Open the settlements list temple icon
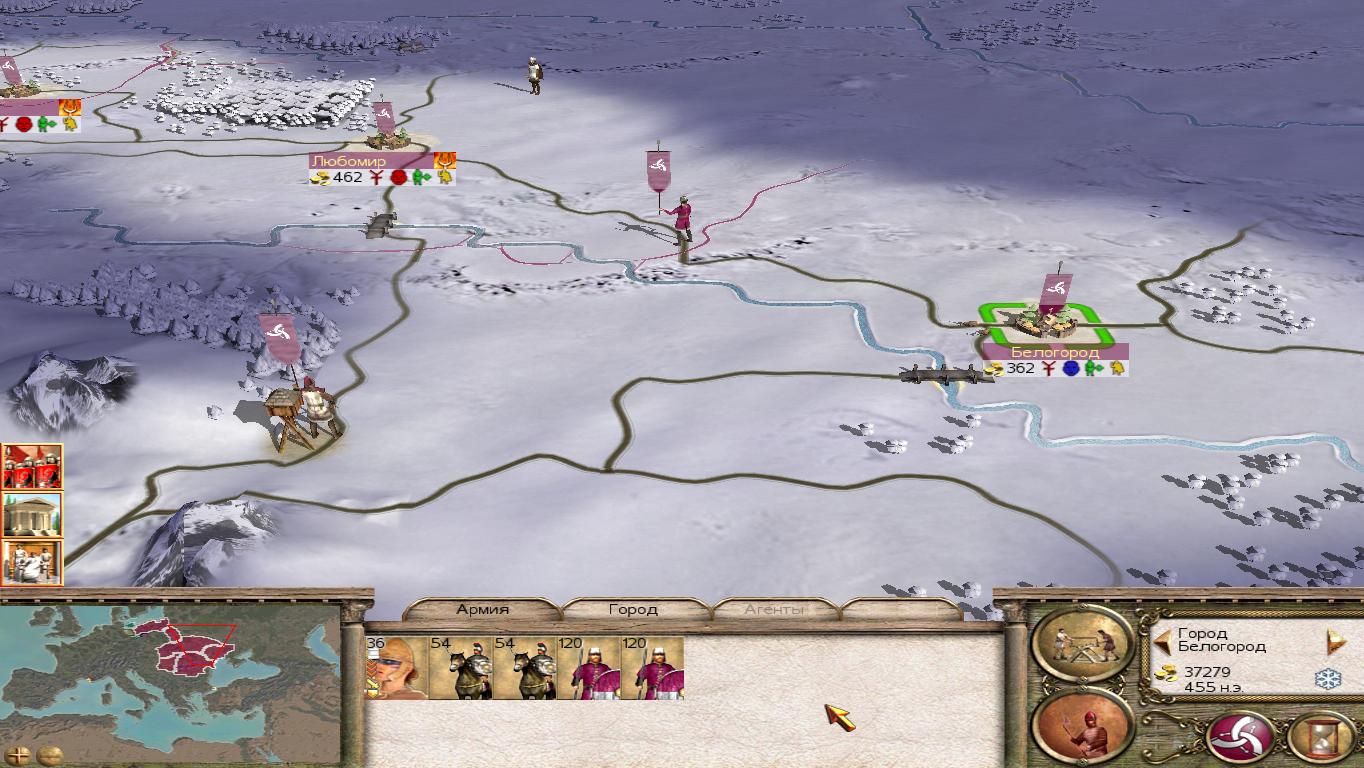 (x=32, y=514)
